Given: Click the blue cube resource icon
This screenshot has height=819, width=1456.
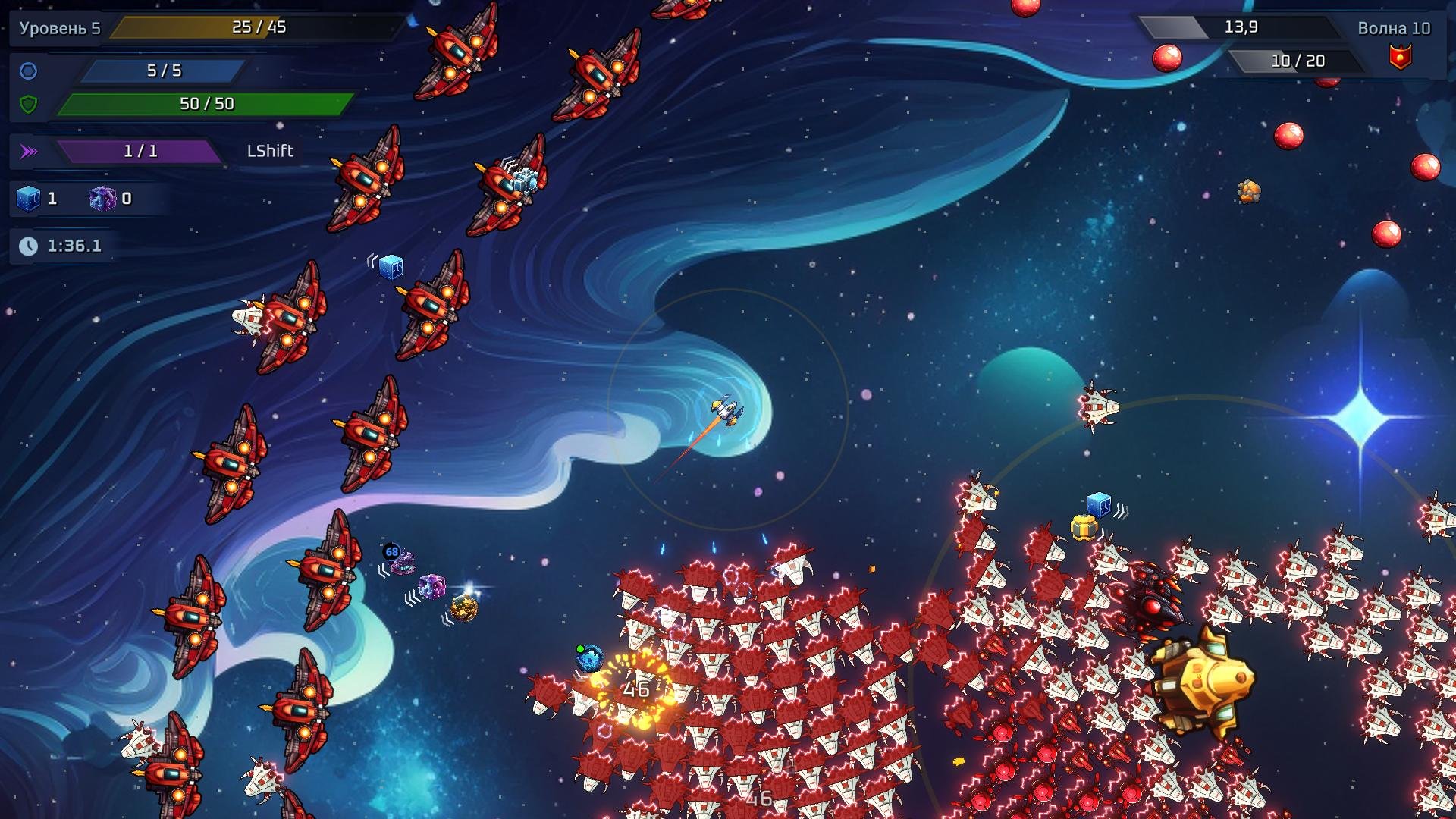Looking at the screenshot, I should pyautogui.click(x=28, y=199).
